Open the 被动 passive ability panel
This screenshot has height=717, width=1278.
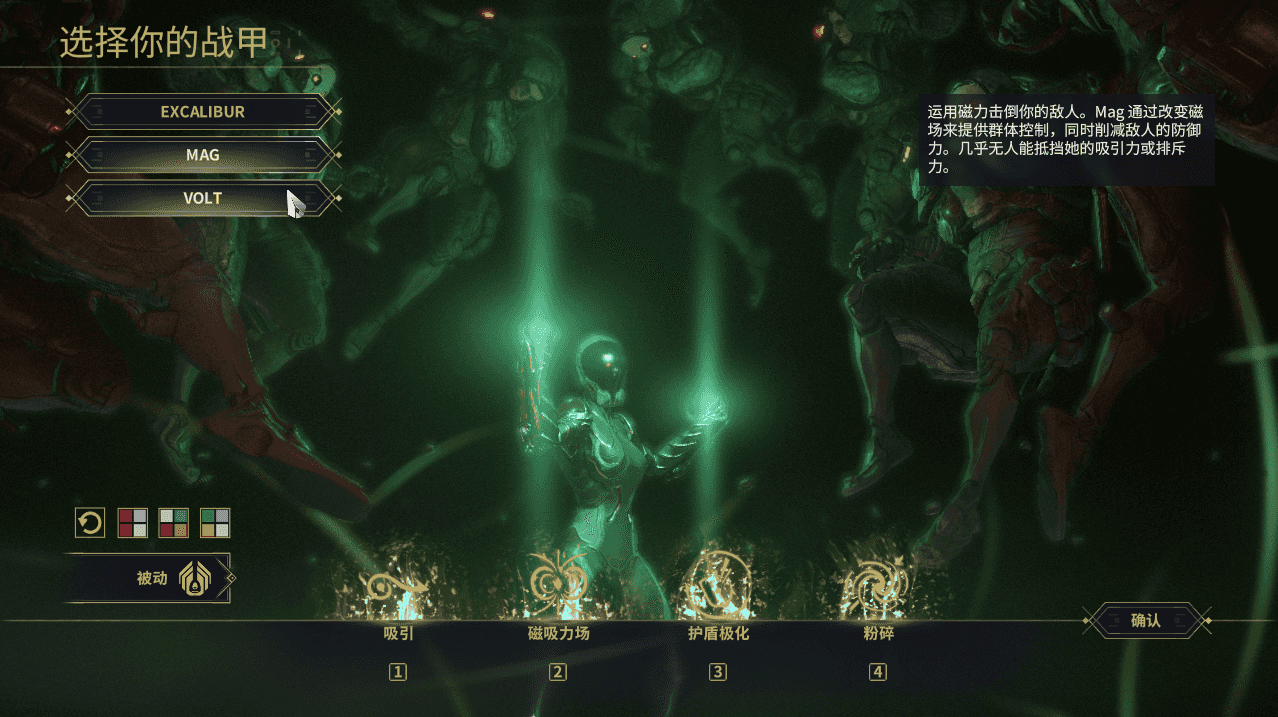click(150, 578)
